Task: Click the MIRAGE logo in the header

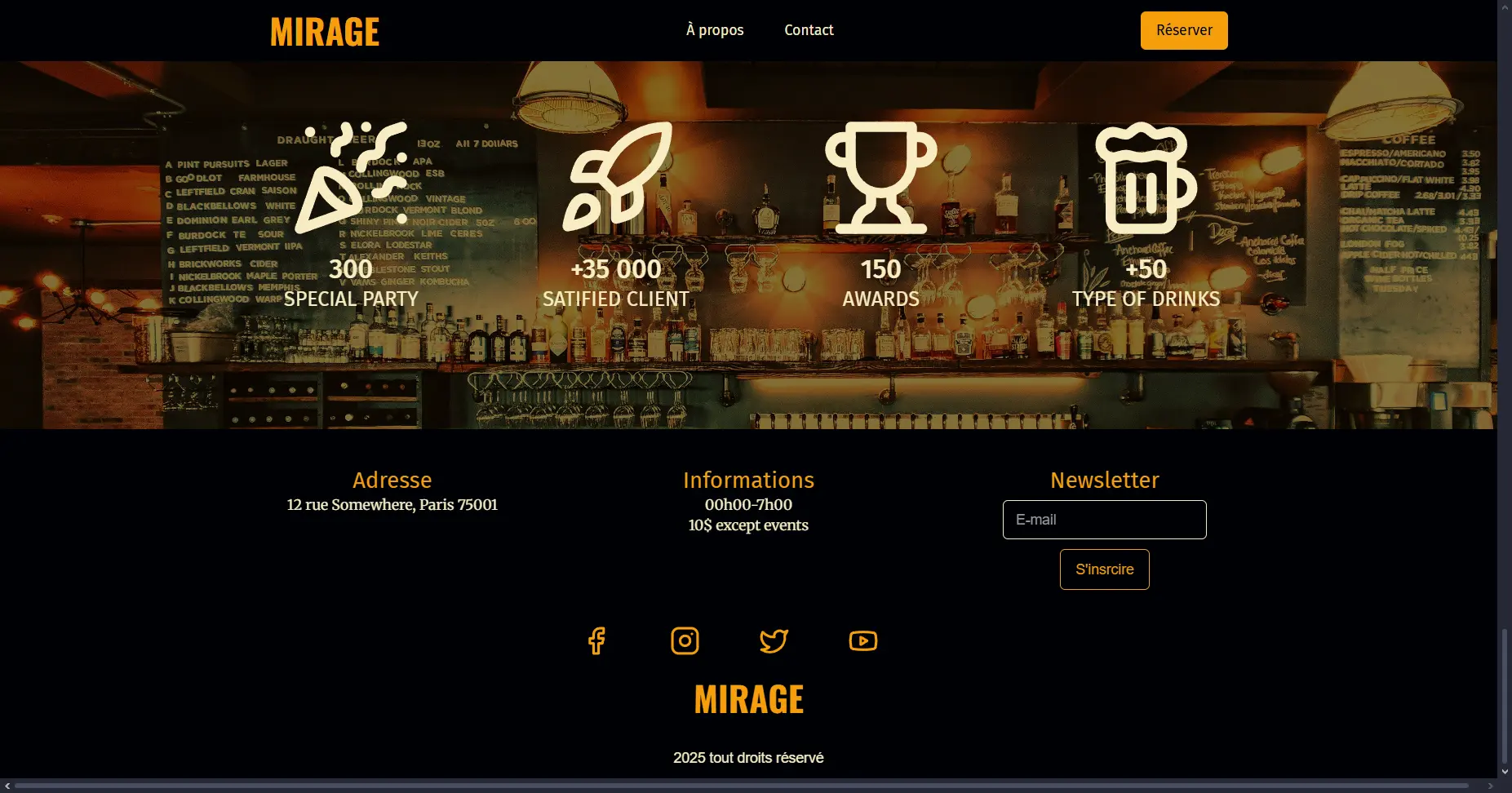Action: point(324,31)
